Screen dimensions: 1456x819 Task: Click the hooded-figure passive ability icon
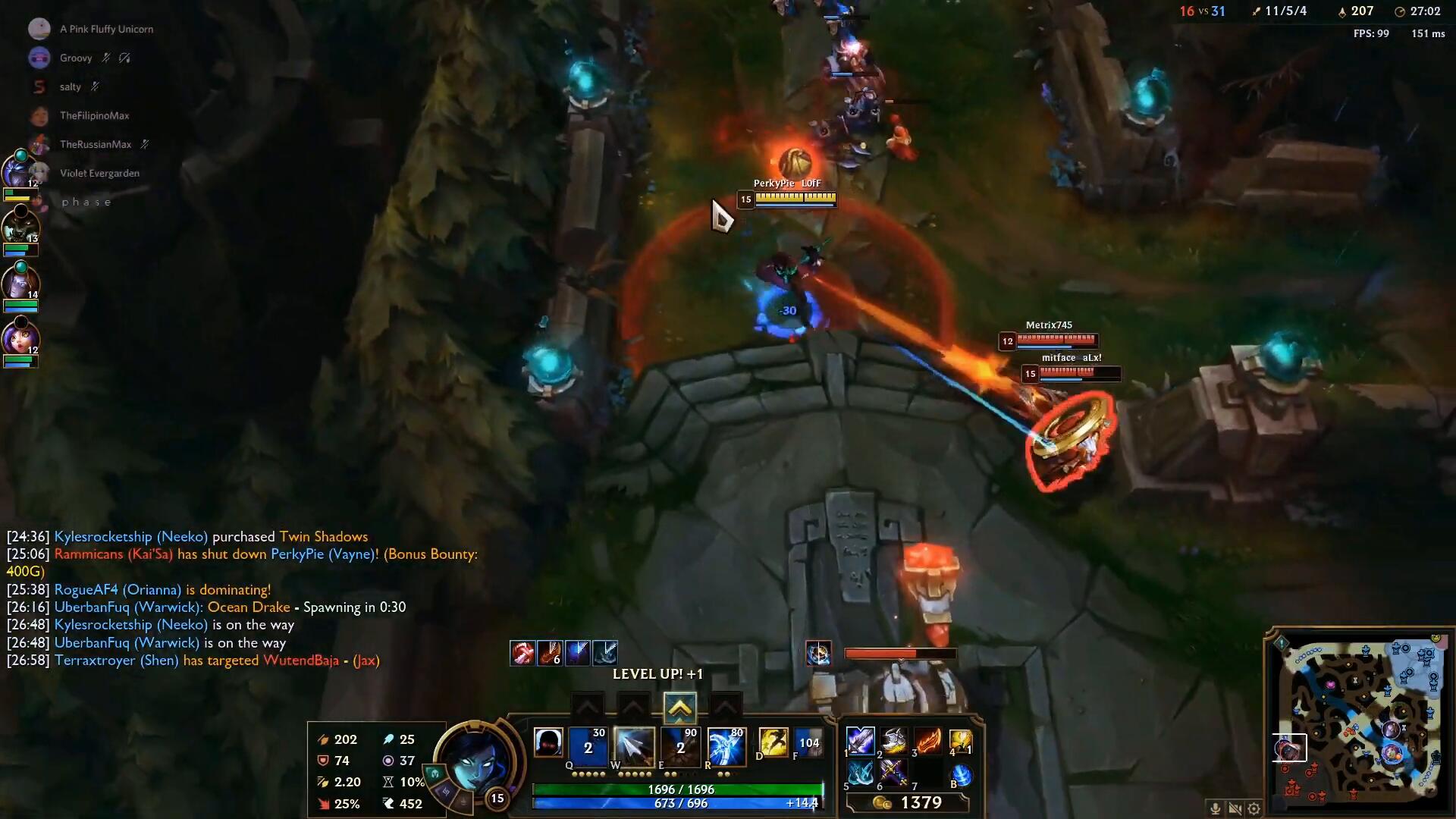548,743
